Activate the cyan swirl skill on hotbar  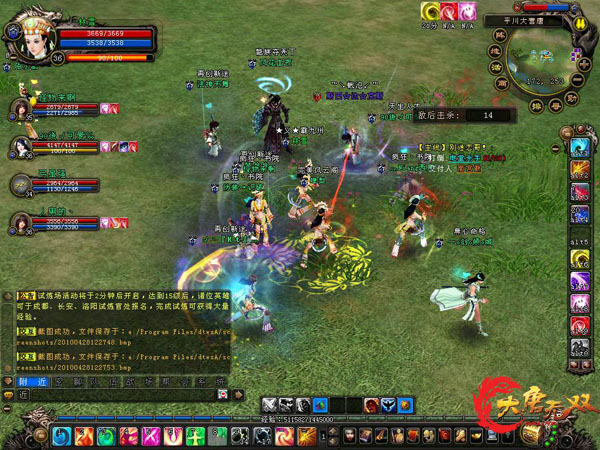(x=61, y=436)
